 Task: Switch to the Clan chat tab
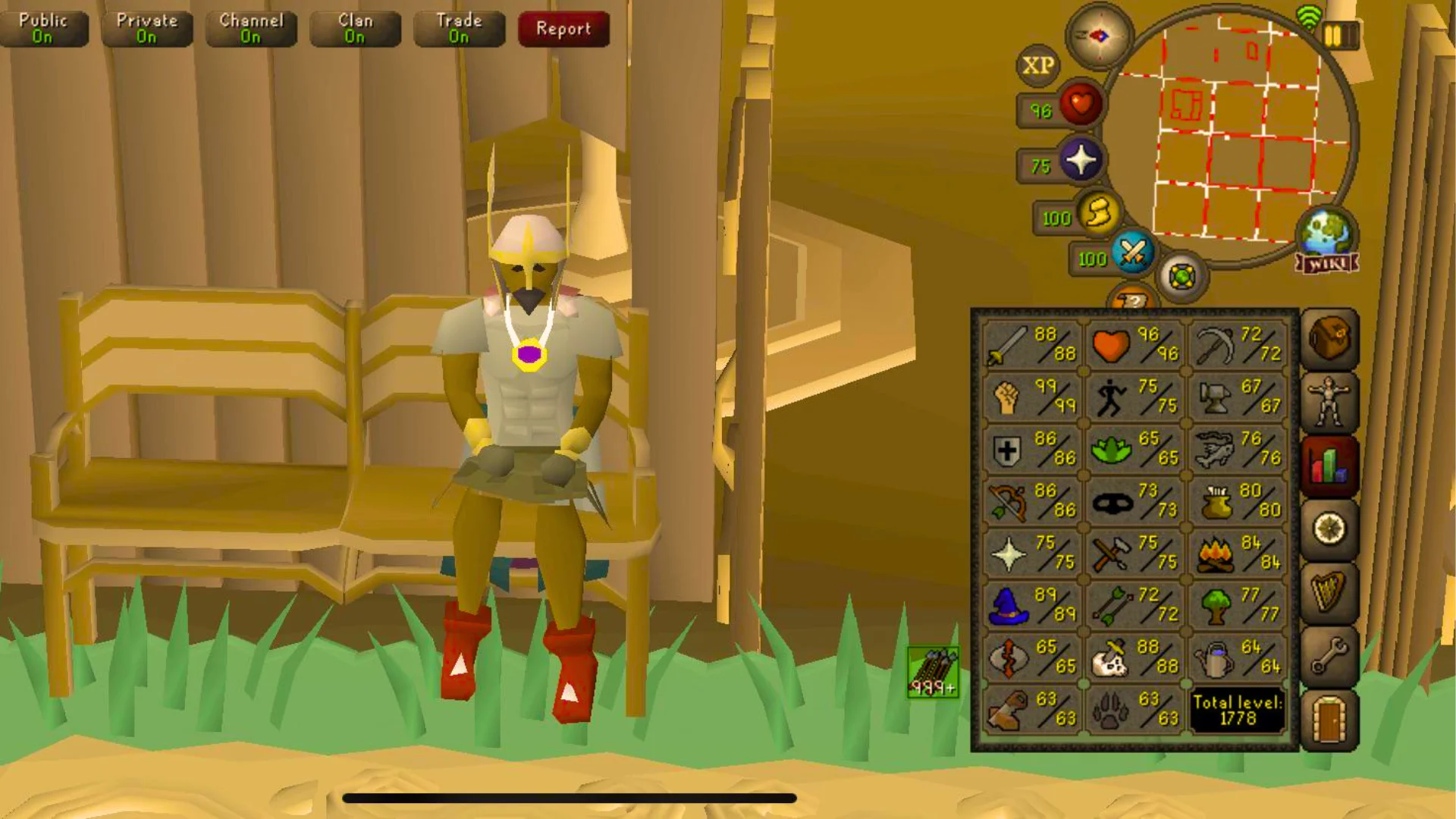[x=355, y=29]
